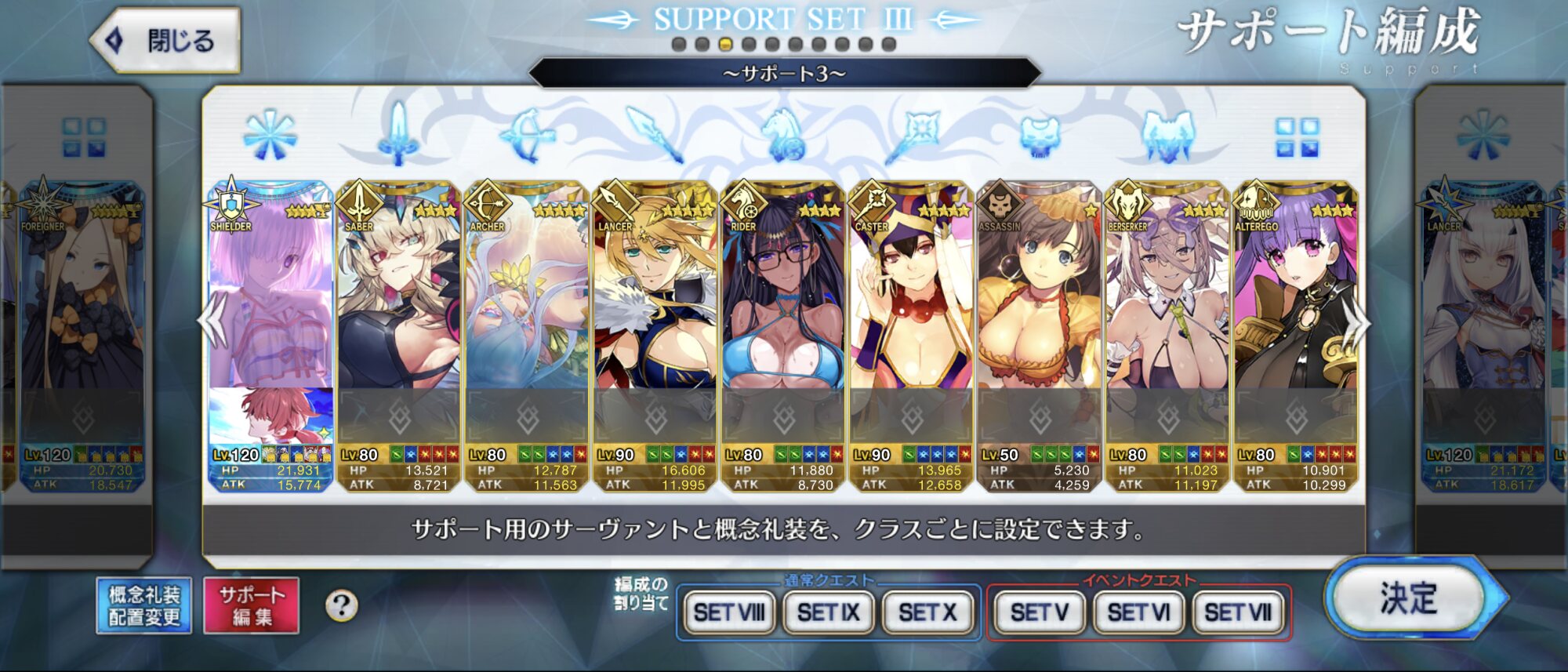Close the support setup with 閉じる button
Image resolution: width=1568 pixels, height=672 pixels.
click(166, 41)
